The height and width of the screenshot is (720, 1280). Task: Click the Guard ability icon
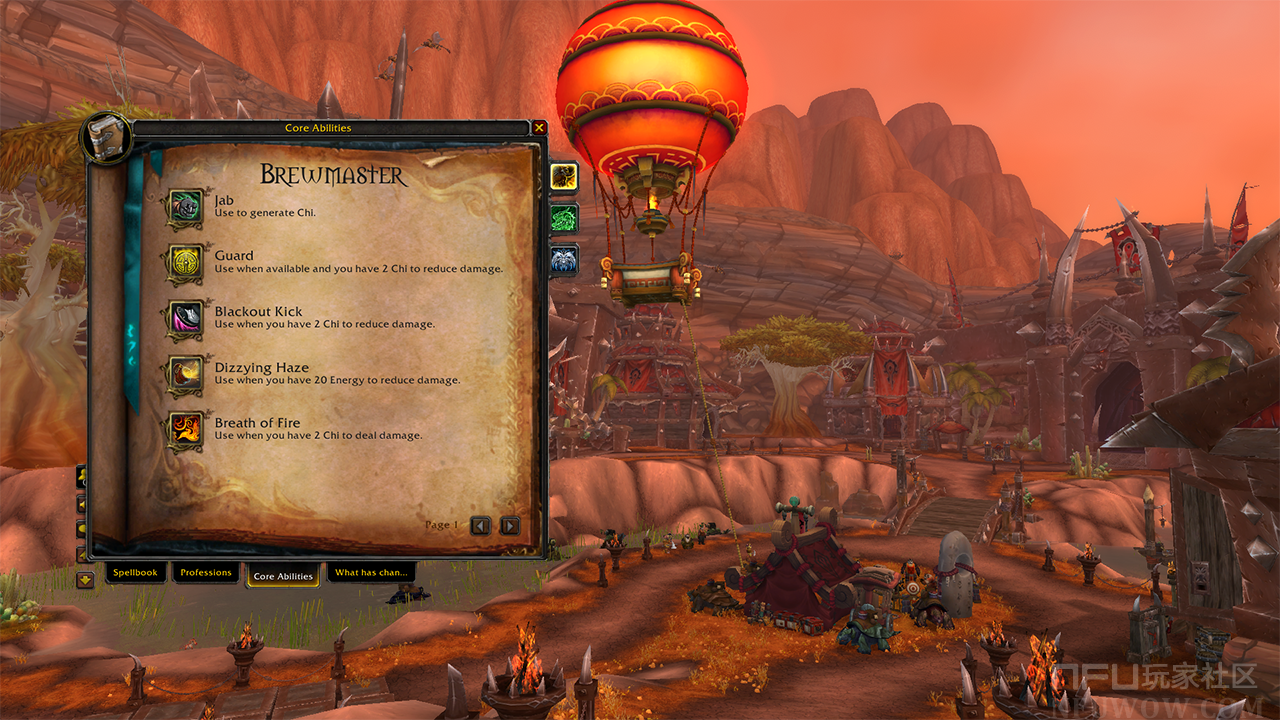click(x=185, y=262)
